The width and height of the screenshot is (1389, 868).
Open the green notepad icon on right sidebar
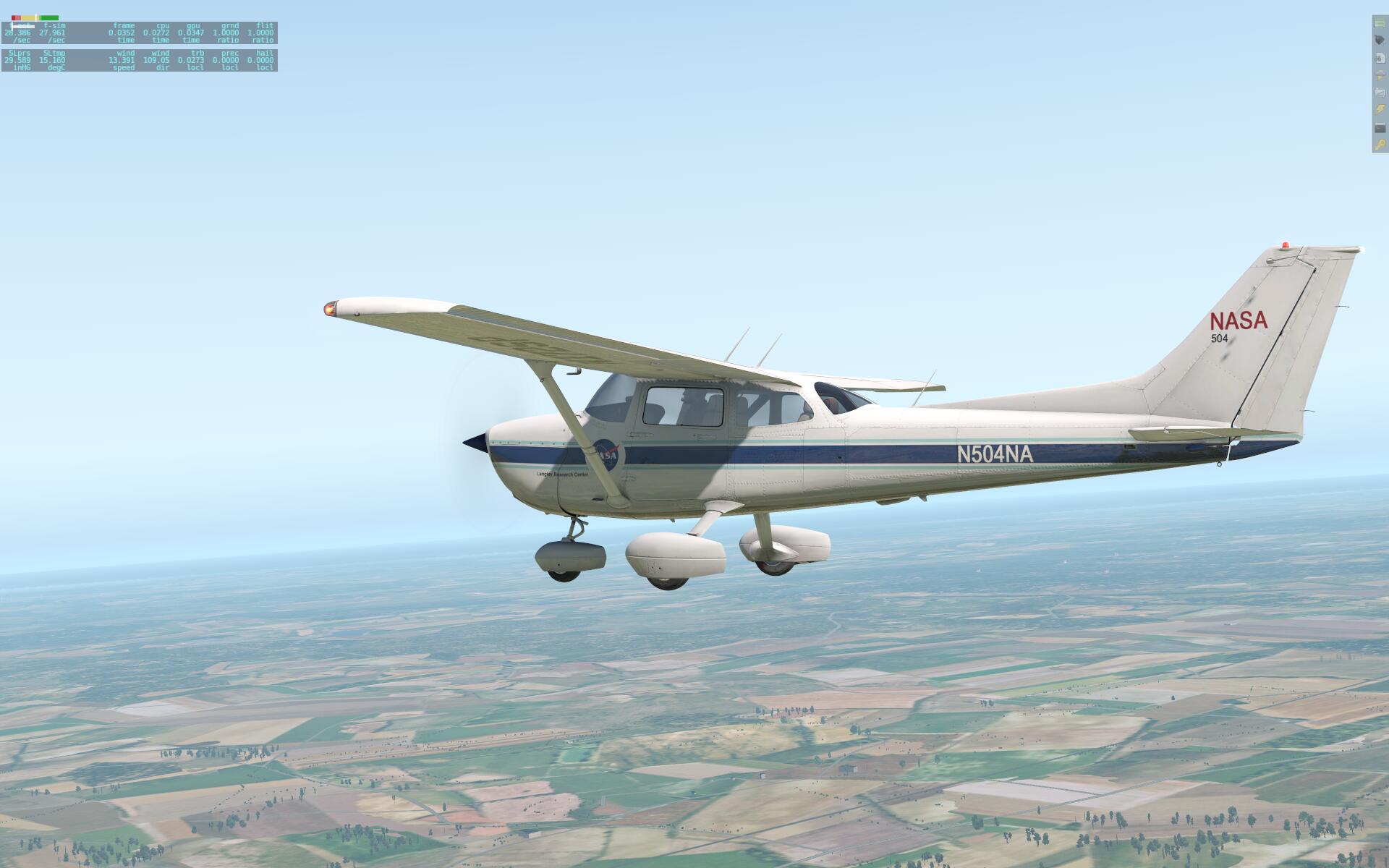coord(1378,22)
